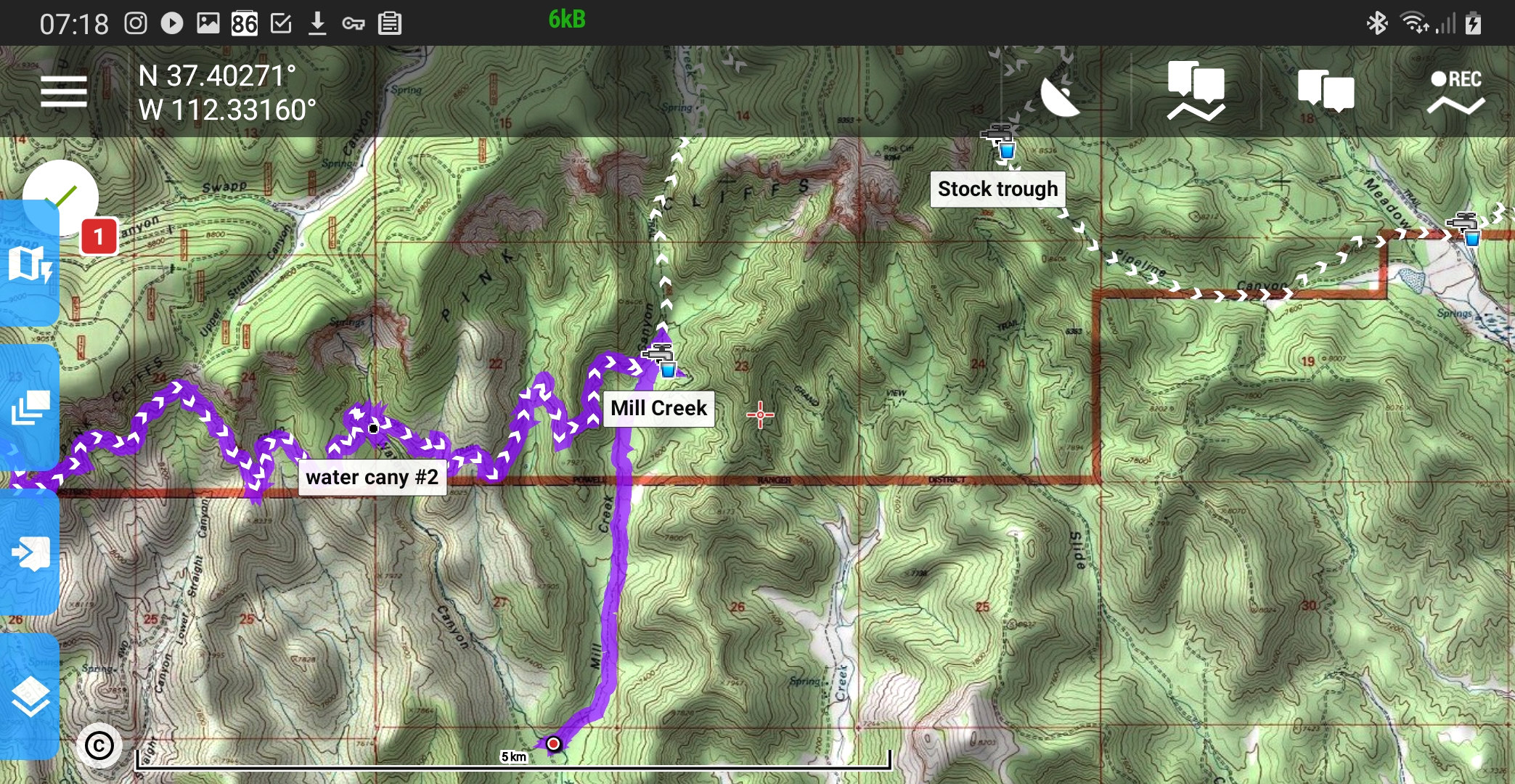
Task: Tap the N/W coordinates display
Action: (227, 93)
